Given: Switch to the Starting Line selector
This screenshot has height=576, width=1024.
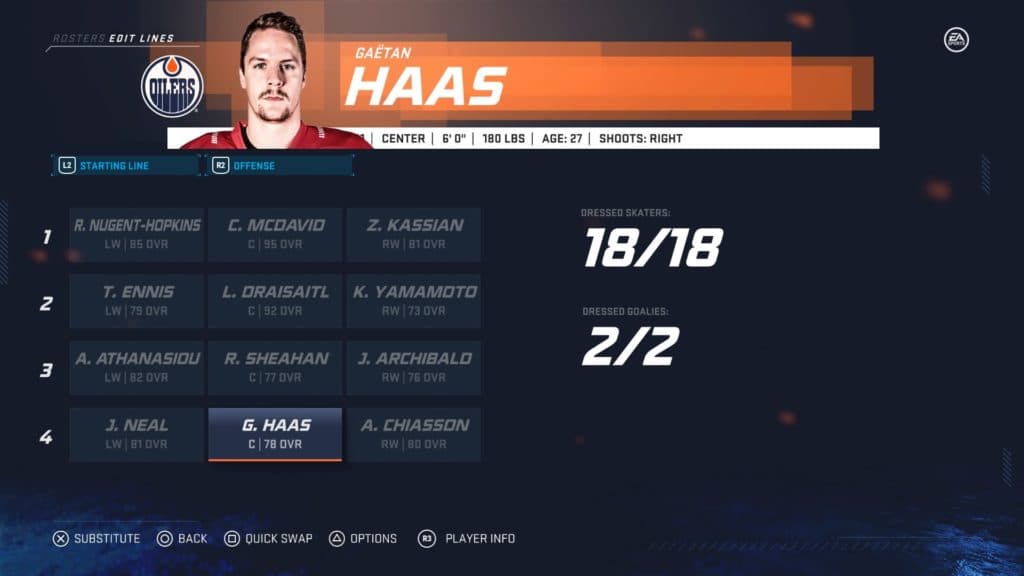Looking at the screenshot, I should coord(126,165).
